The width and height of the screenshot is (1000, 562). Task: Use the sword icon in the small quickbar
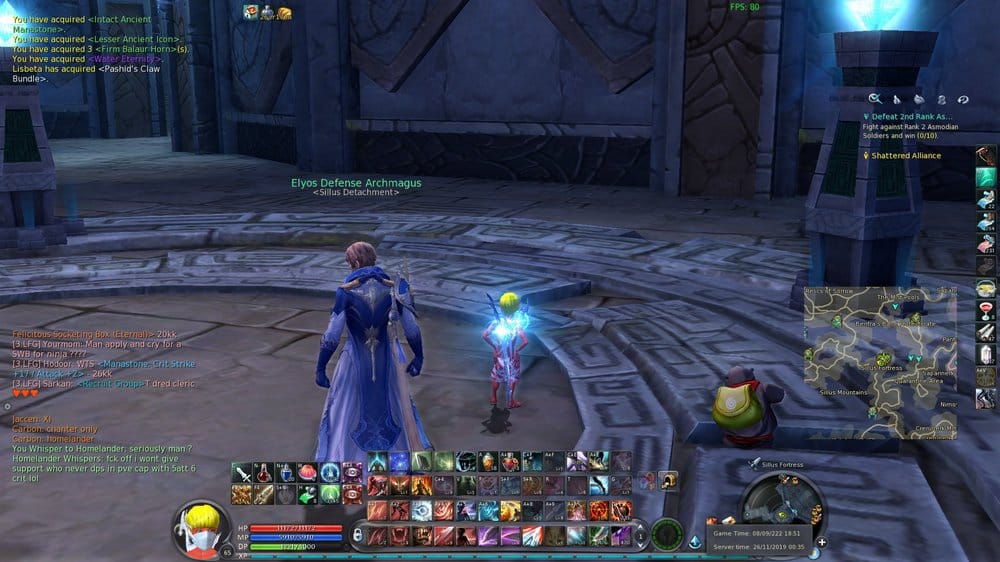[x=242, y=473]
